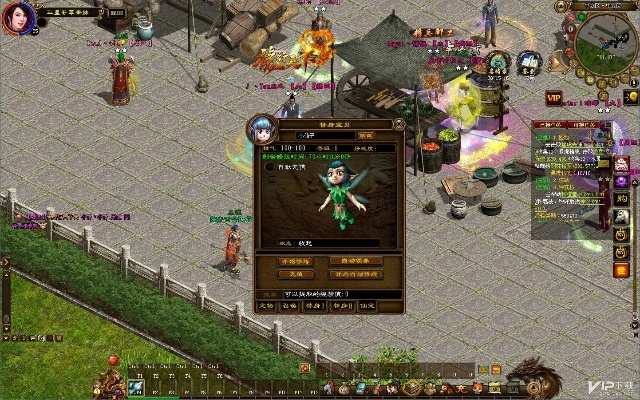Click the player portrait avatar

17,18
